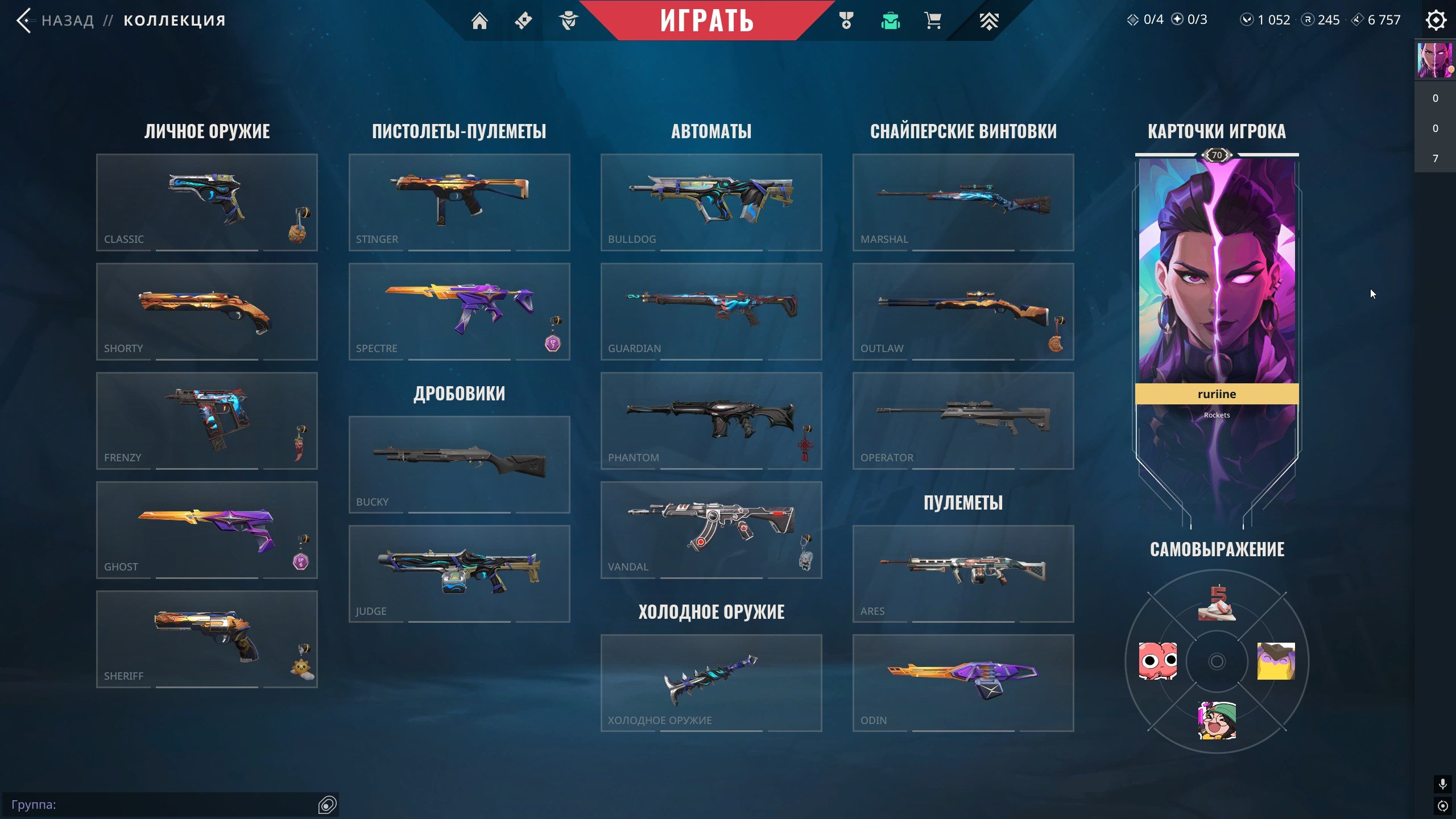Open the Battlepass medal icon
Image resolution: width=1456 pixels, height=819 pixels.
point(845,20)
